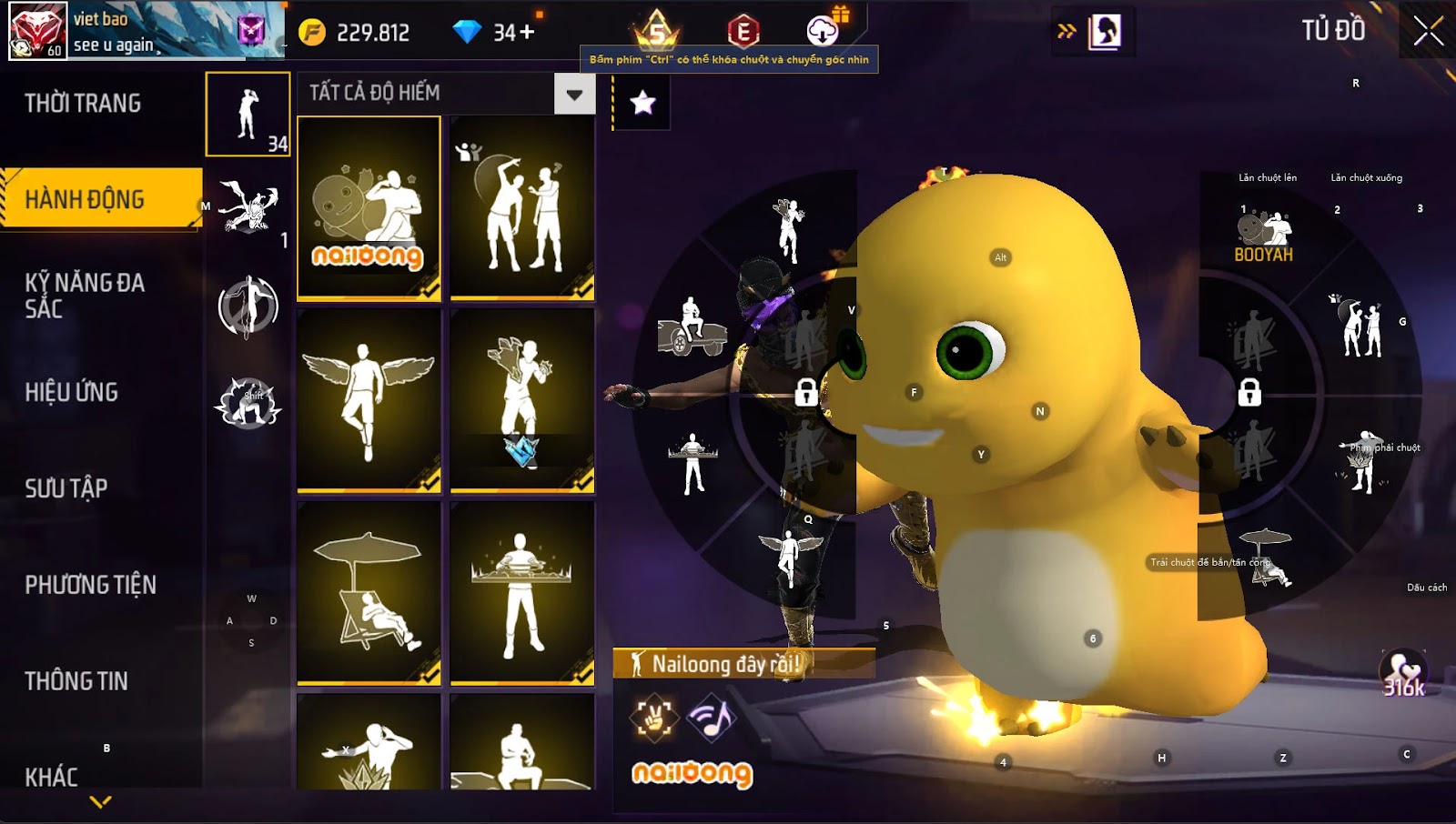Open the player profile avatar
Image resolution: width=1456 pixels, height=824 pixels.
37,30
